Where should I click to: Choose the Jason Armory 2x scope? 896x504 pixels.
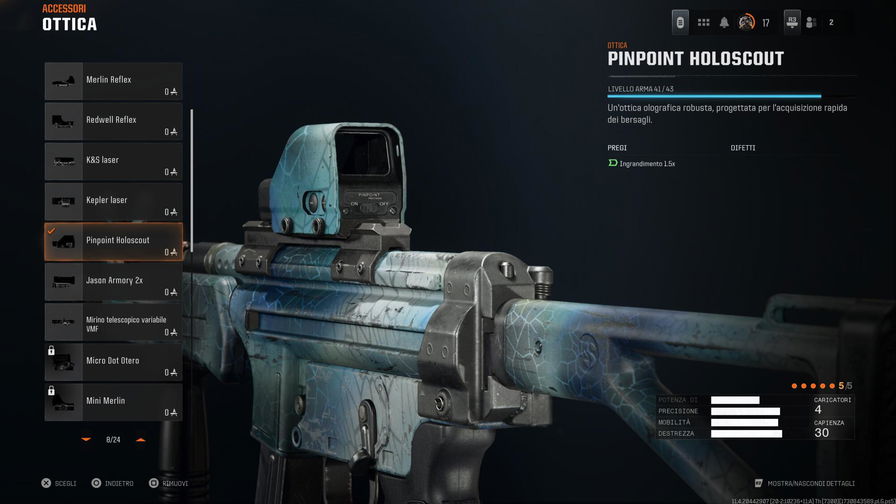coord(113,281)
